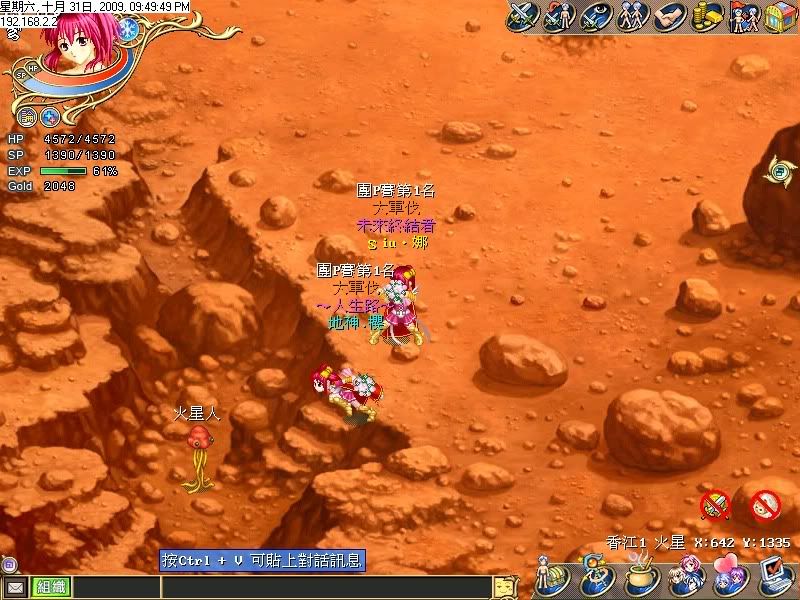The image size is (800, 600).
Task: Open the round blue plus icon
Action: point(50,116)
